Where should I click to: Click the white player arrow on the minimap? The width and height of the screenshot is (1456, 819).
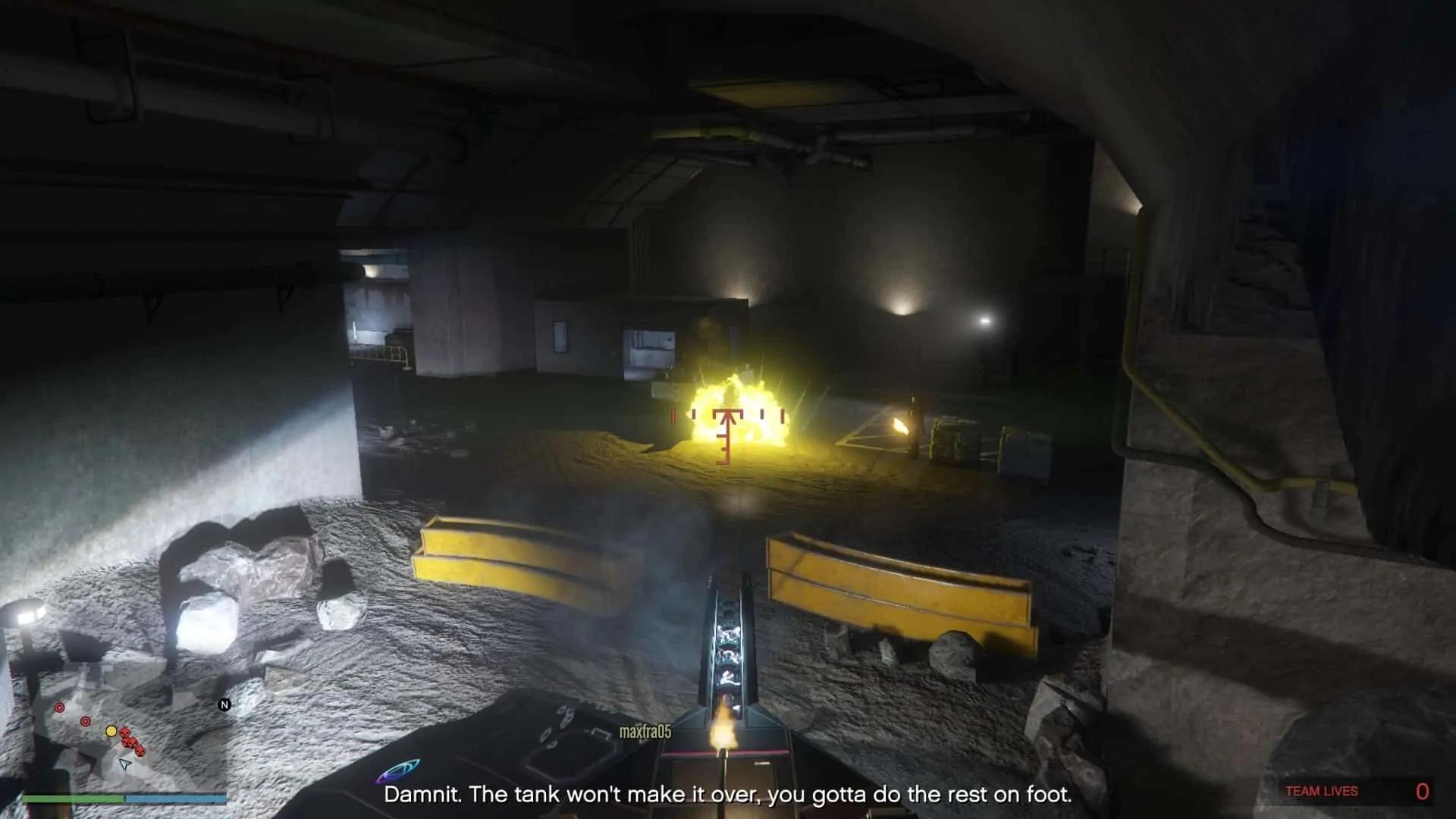(x=125, y=765)
